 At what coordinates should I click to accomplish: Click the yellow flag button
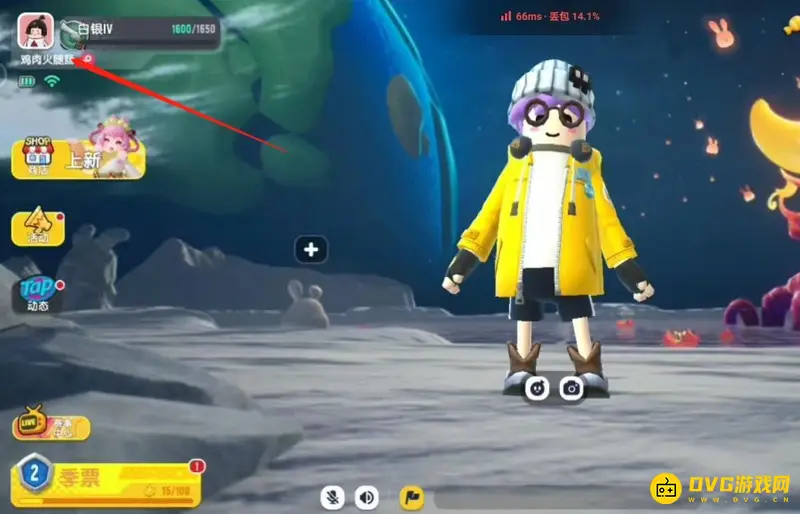tap(411, 496)
